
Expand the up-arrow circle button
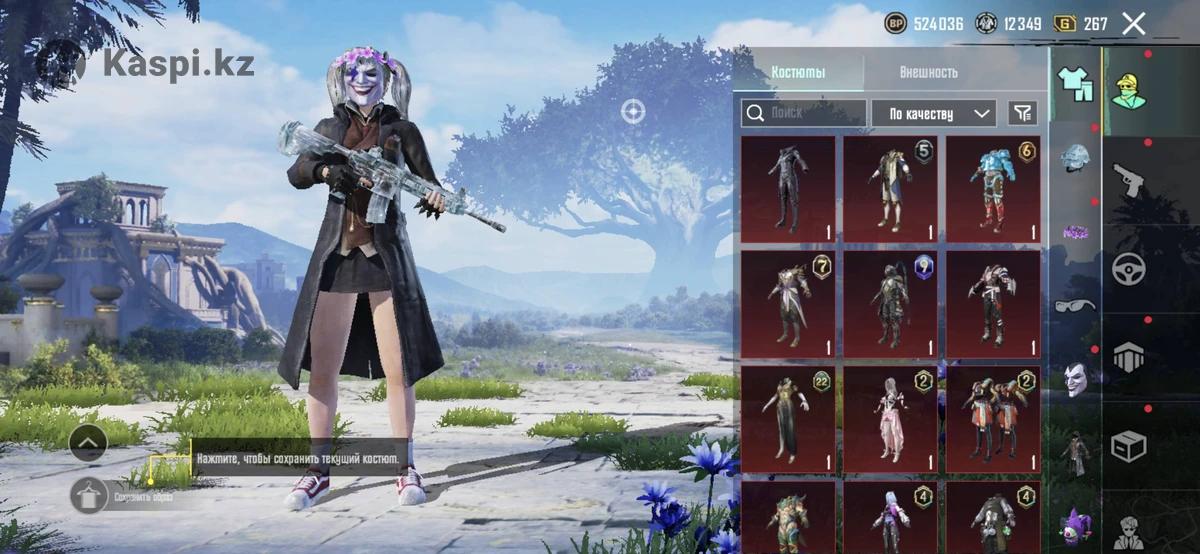(x=88, y=442)
